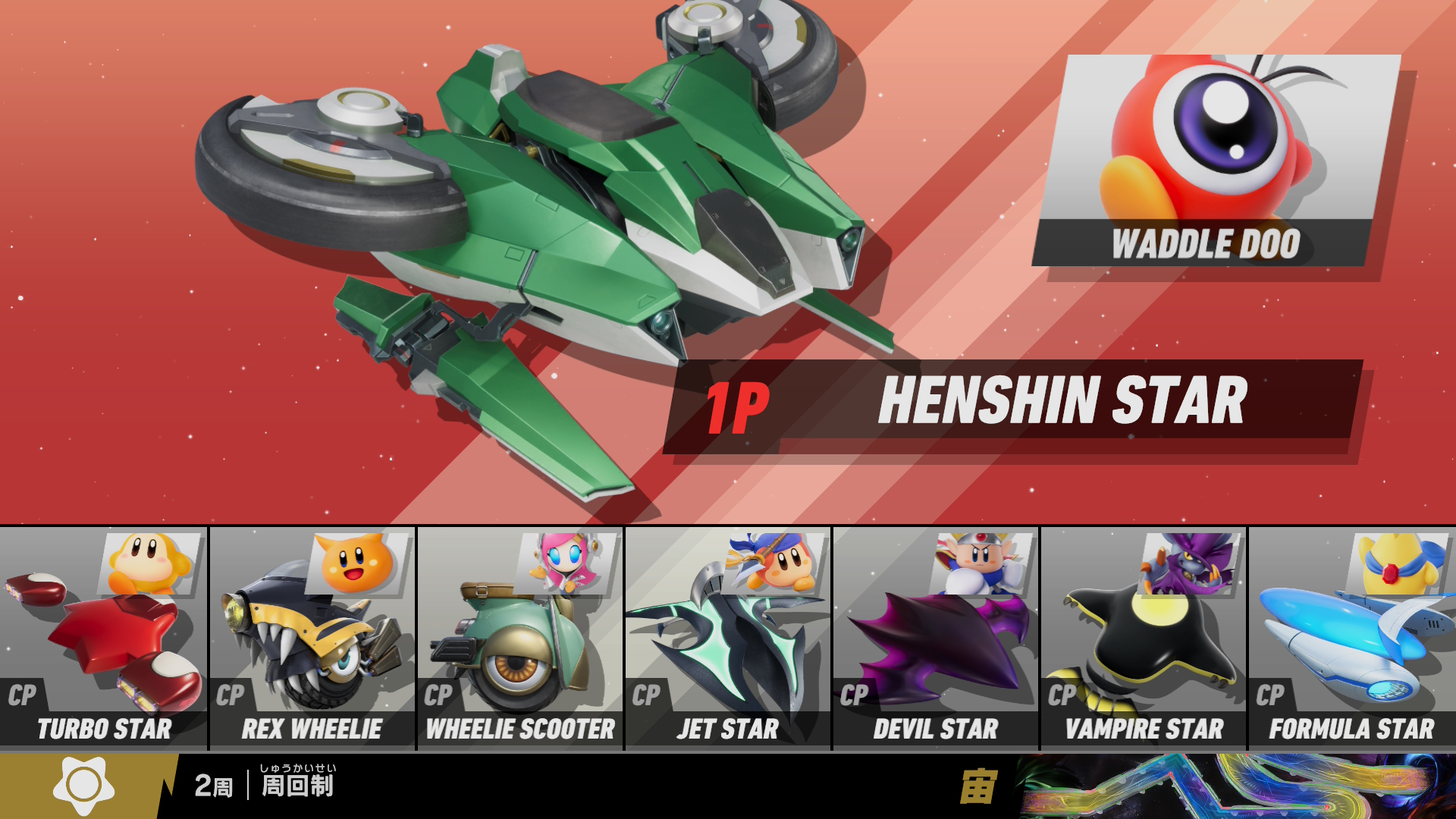Click the gold star emblem icon
Screen dimensions: 1456x819
coord(83,786)
